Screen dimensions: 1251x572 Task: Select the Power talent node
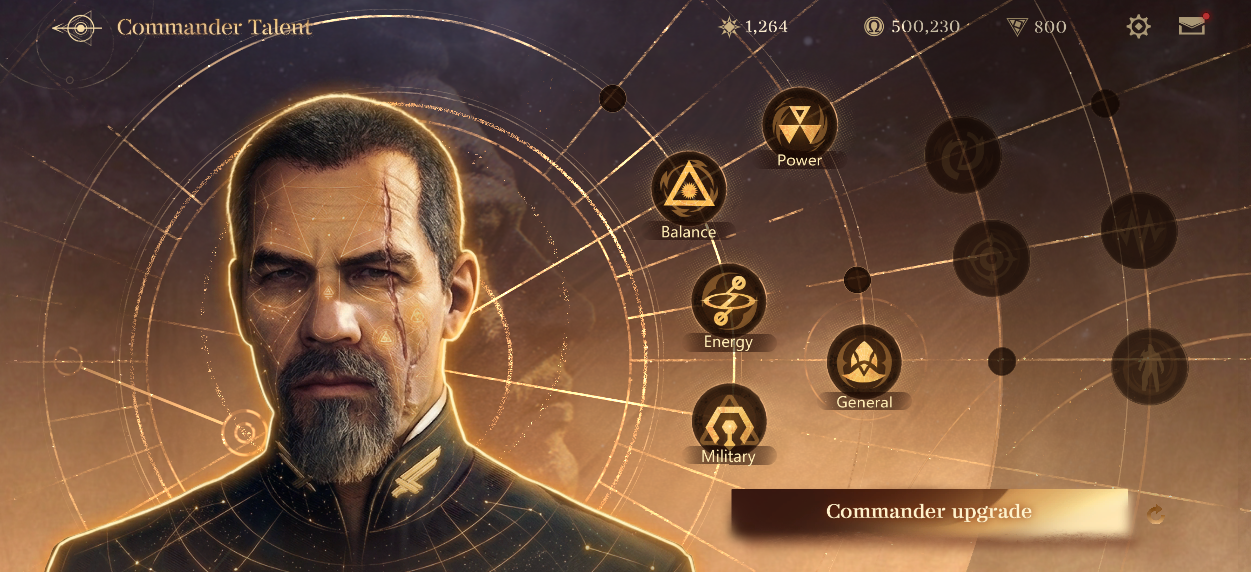[799, 125]
